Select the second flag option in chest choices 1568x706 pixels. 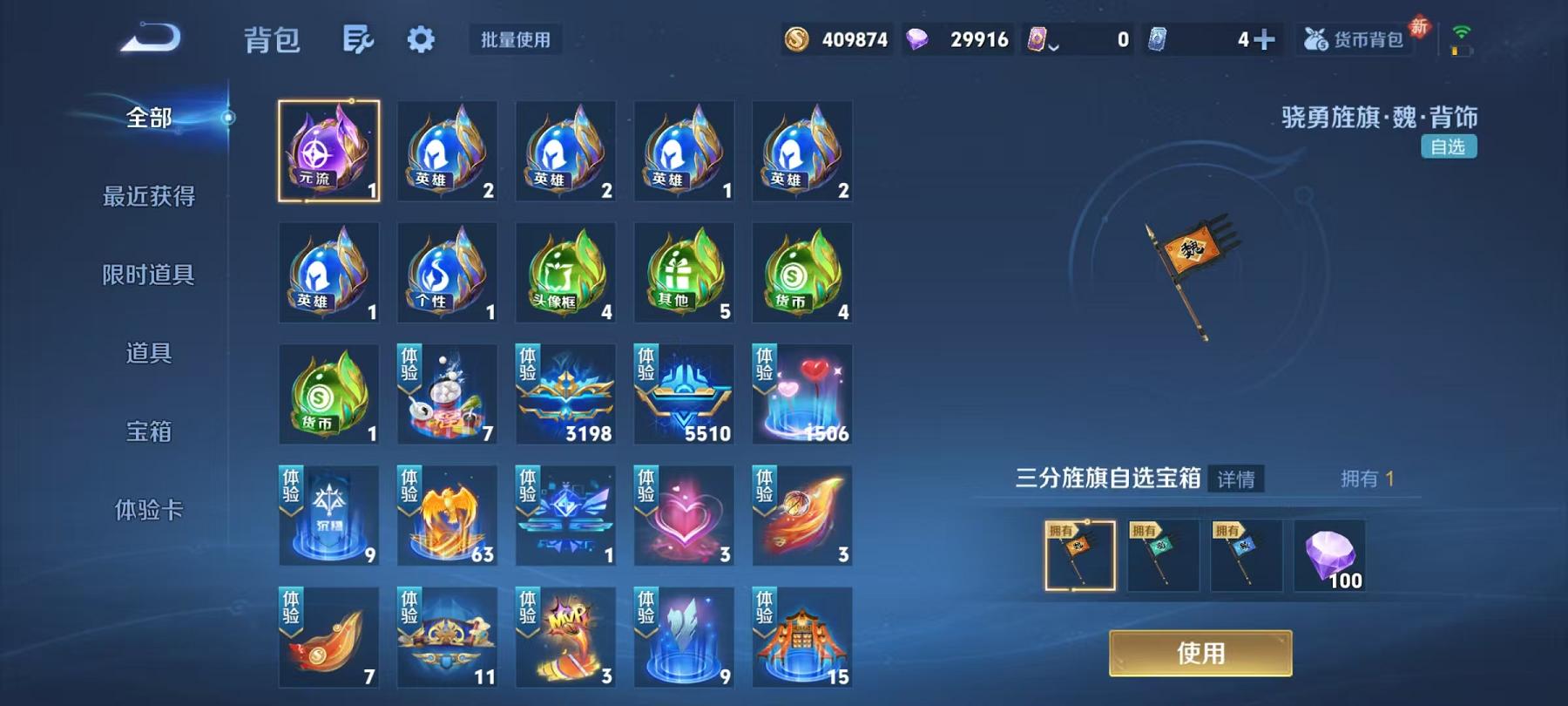click(x=1161, y=553)
